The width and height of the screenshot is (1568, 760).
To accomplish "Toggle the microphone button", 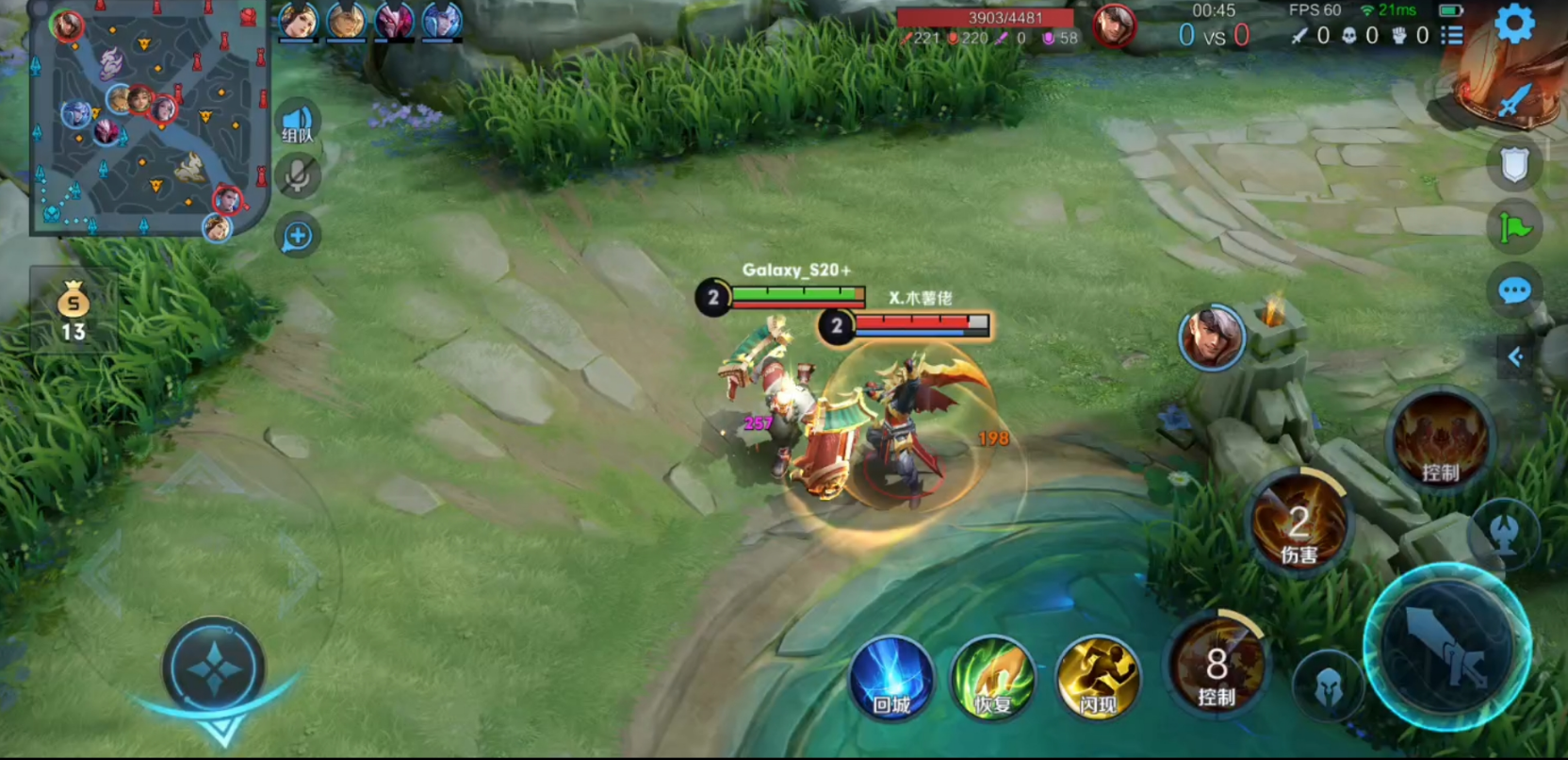I will pyautogui.click(x=298, y=176).
